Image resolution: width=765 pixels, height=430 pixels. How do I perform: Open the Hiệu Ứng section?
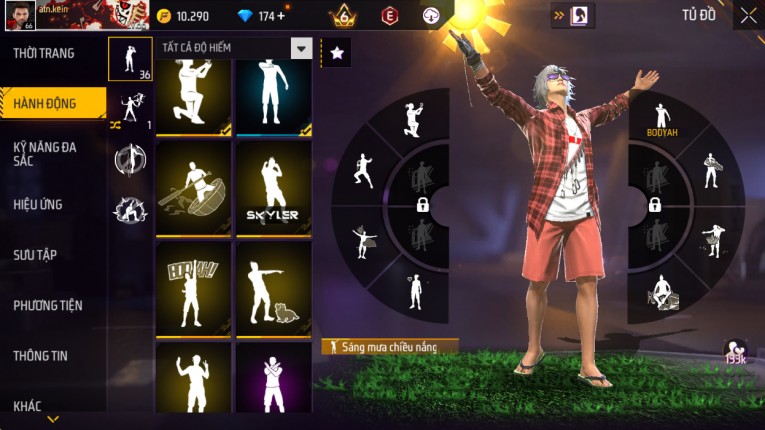pos(40,205)
